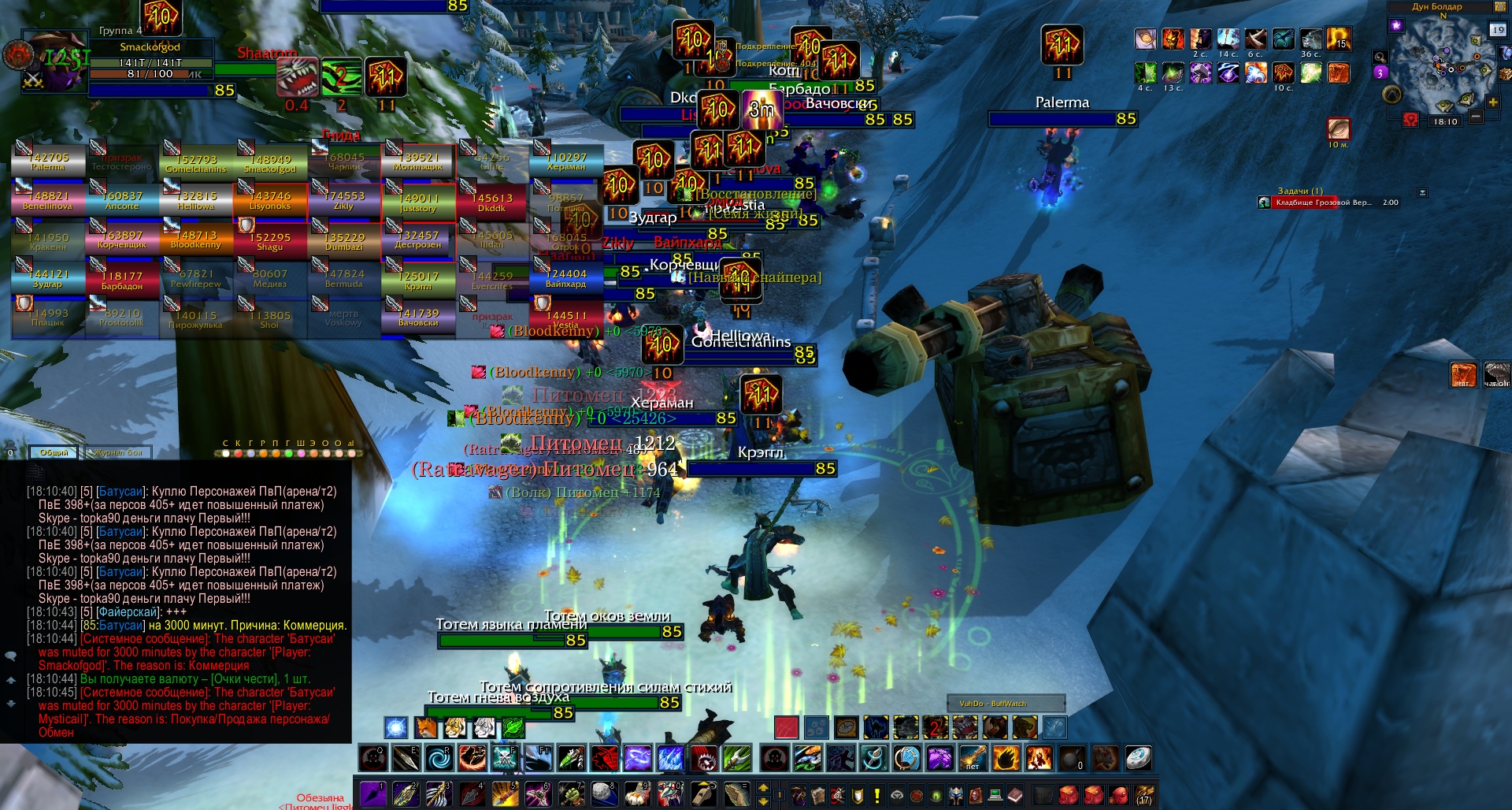Click Батусай's name link in chat
The height and width of the screenshot is (810, 1512).
click(120, 492)
